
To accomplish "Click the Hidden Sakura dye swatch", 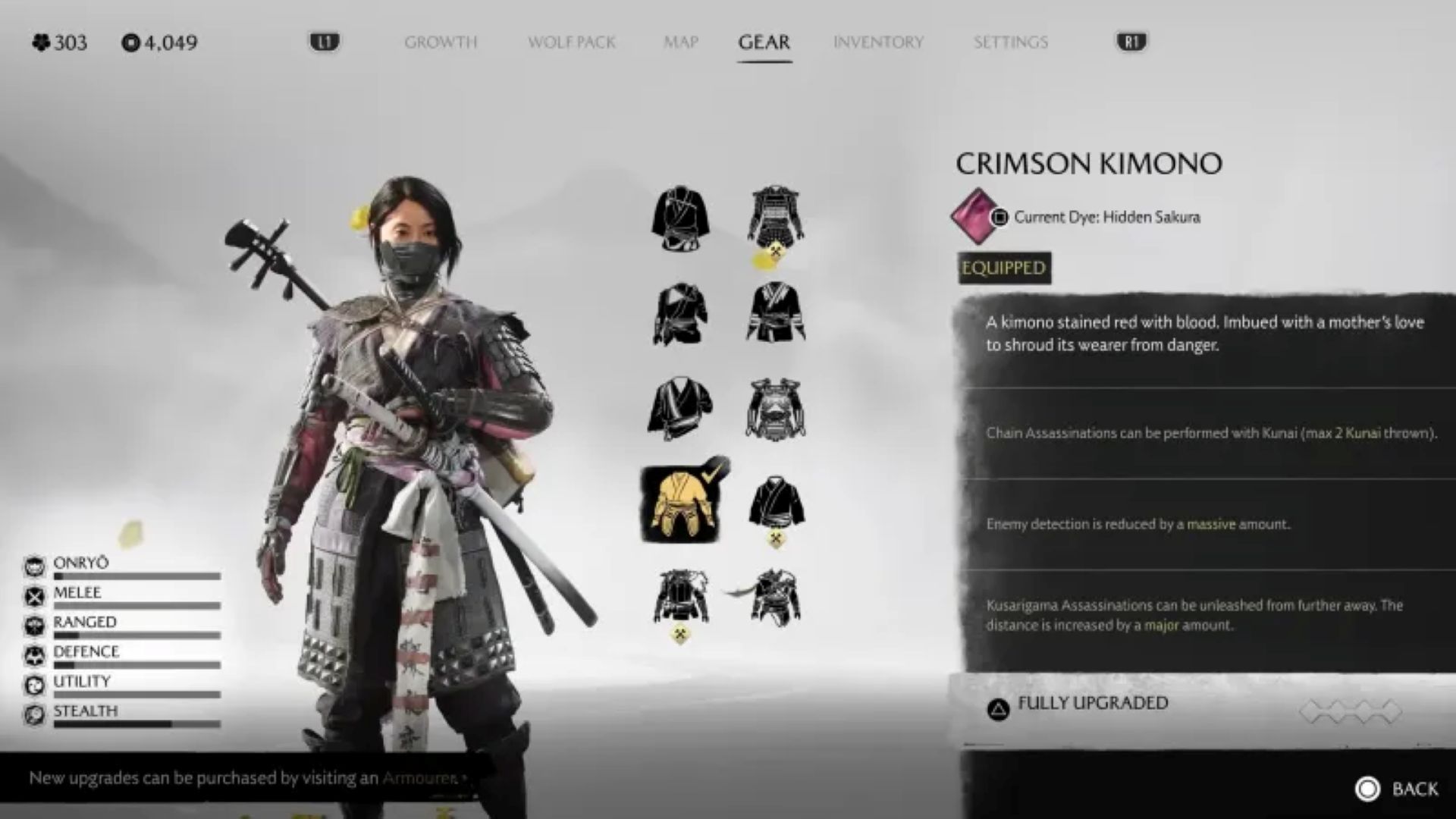I will [976, 217].
